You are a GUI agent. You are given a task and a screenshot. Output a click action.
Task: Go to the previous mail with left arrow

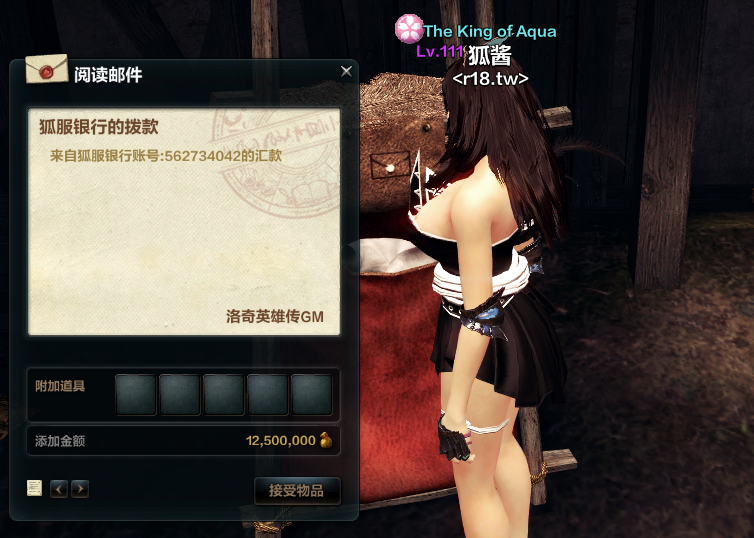coord(59,489)
